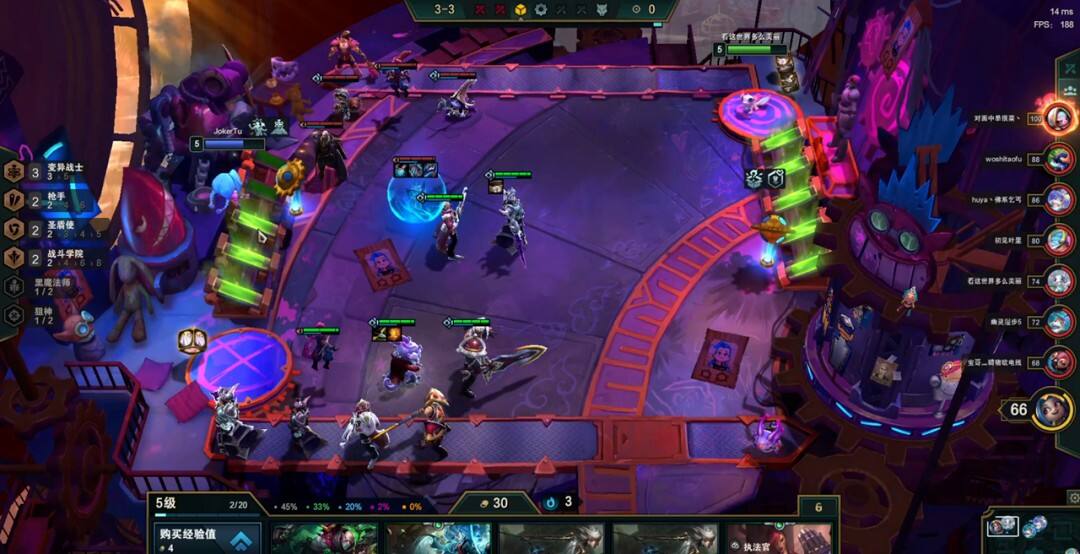
Task: Select the 战斗学院 trait entry
Action: [50, 257]
